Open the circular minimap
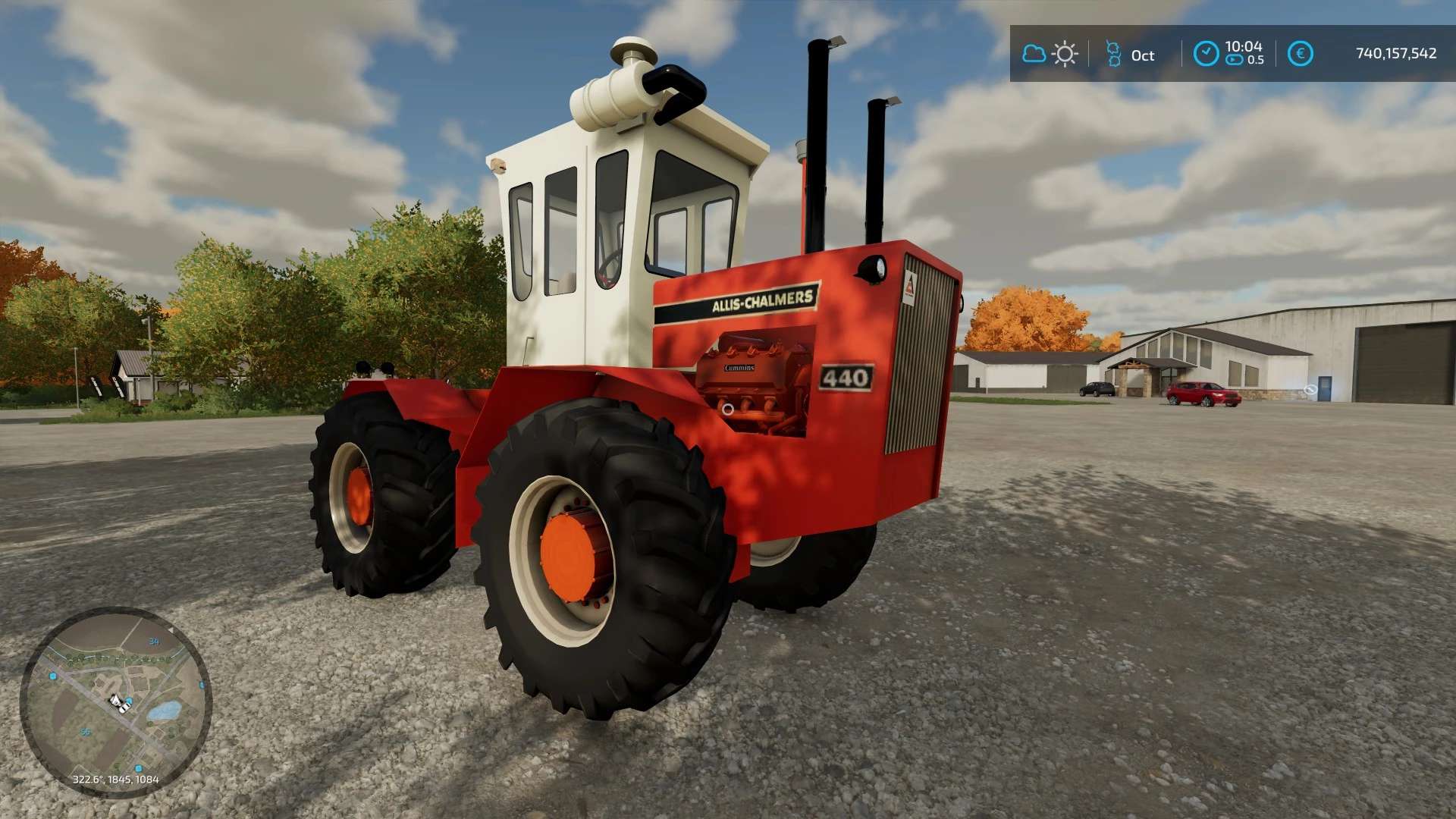Screen dimensions: 1456x819 coord(115,701)
